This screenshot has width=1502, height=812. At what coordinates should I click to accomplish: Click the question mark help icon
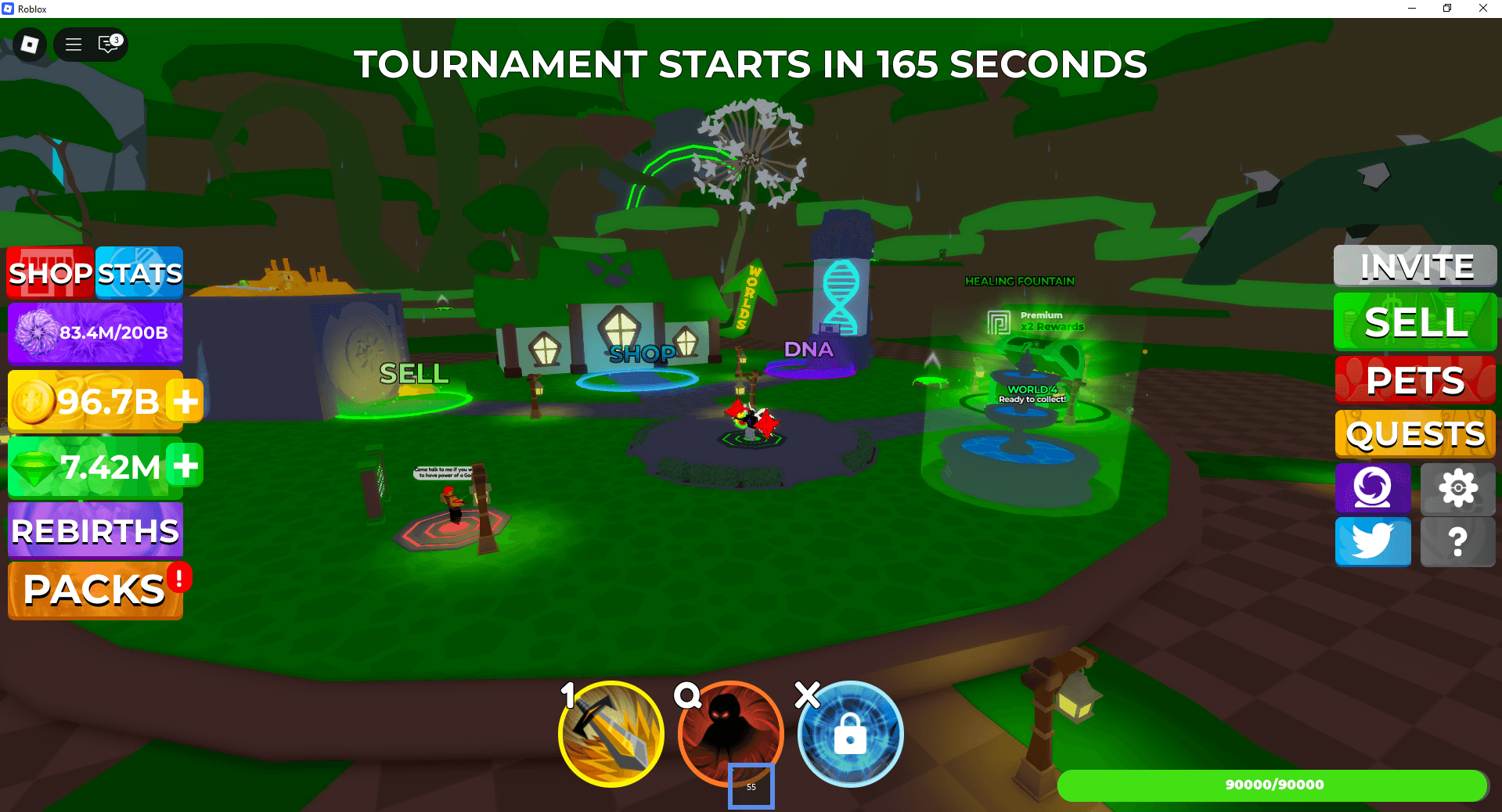(1457, 541)
